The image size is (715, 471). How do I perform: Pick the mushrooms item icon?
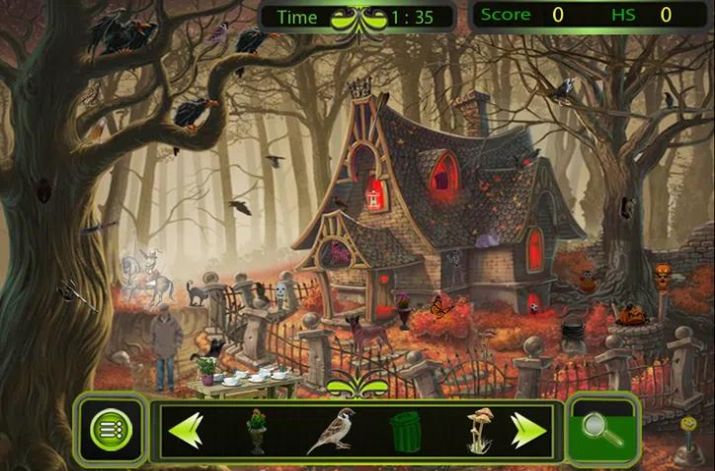479,431
